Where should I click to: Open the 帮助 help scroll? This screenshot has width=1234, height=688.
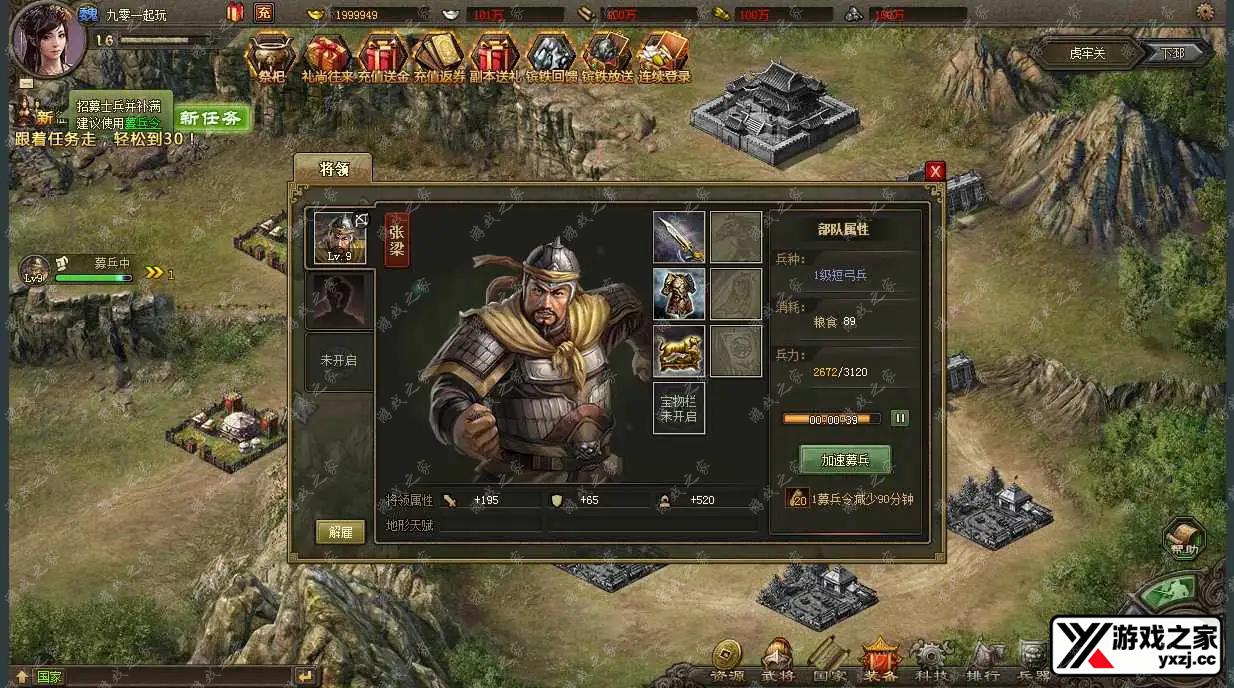pos(1184,538)
